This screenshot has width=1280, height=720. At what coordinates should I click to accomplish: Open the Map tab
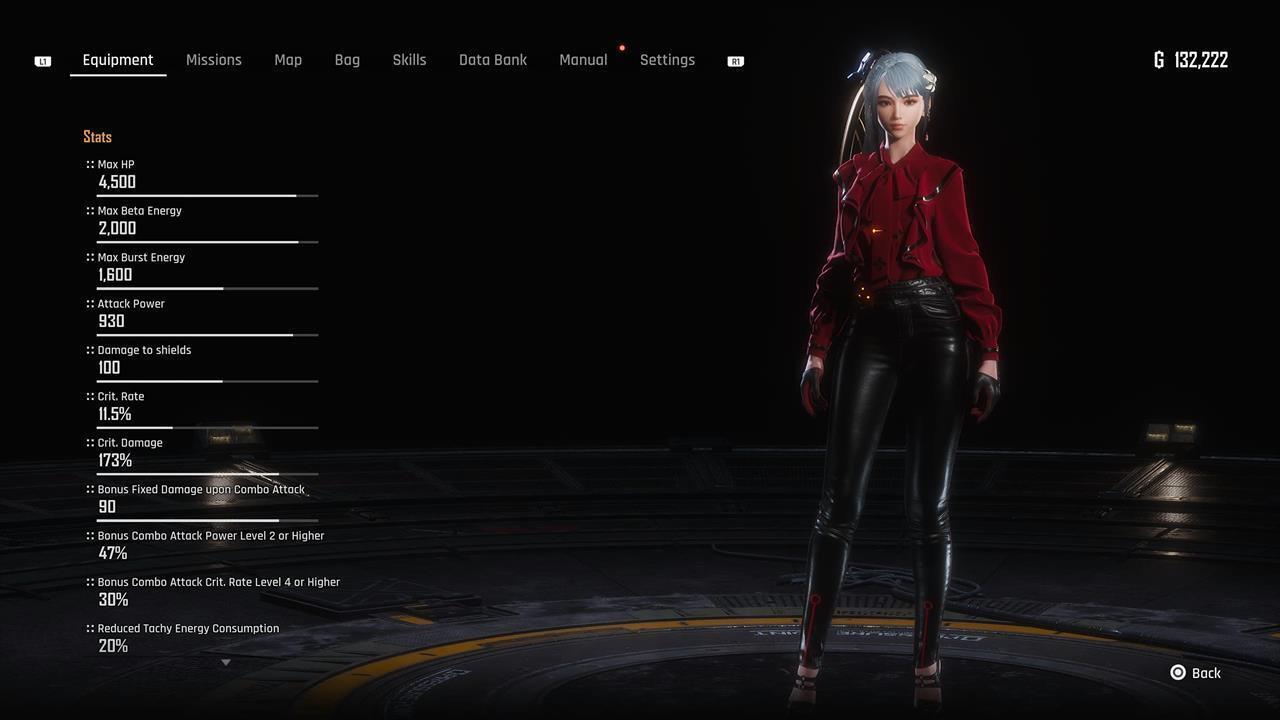point(288,60)
